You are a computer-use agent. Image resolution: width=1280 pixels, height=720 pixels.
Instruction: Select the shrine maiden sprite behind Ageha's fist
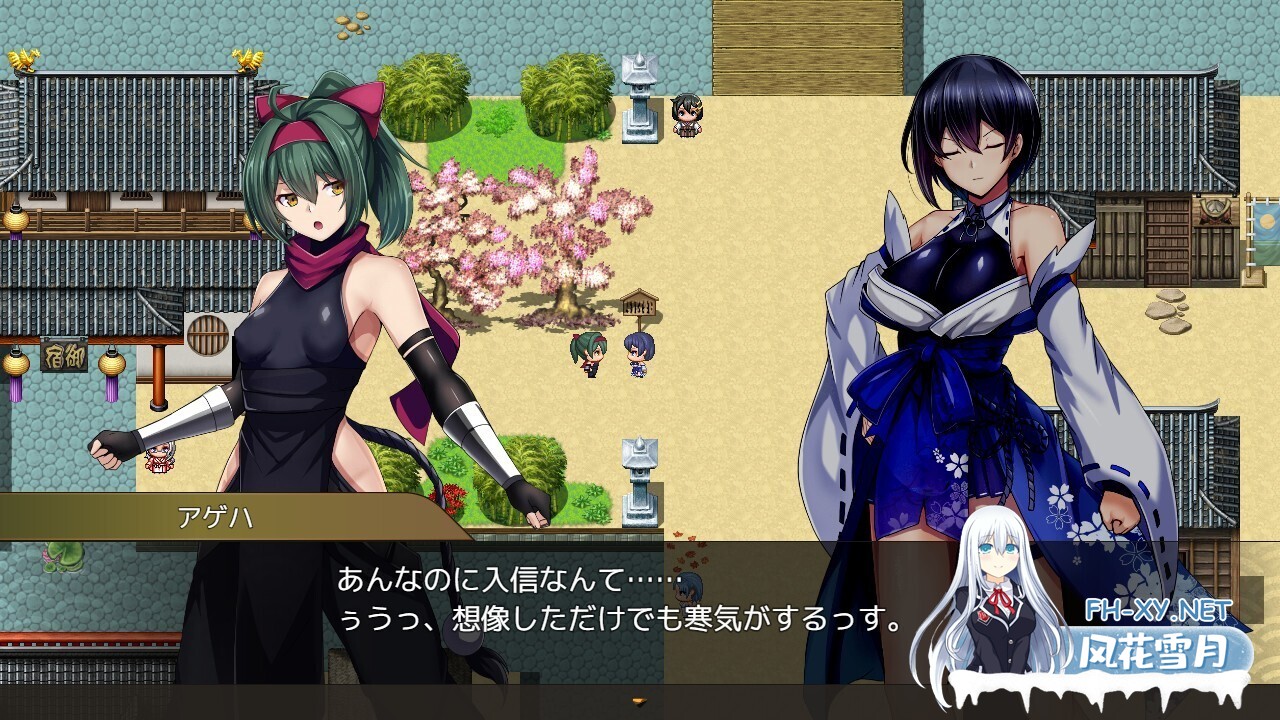(x=157, y=458)
